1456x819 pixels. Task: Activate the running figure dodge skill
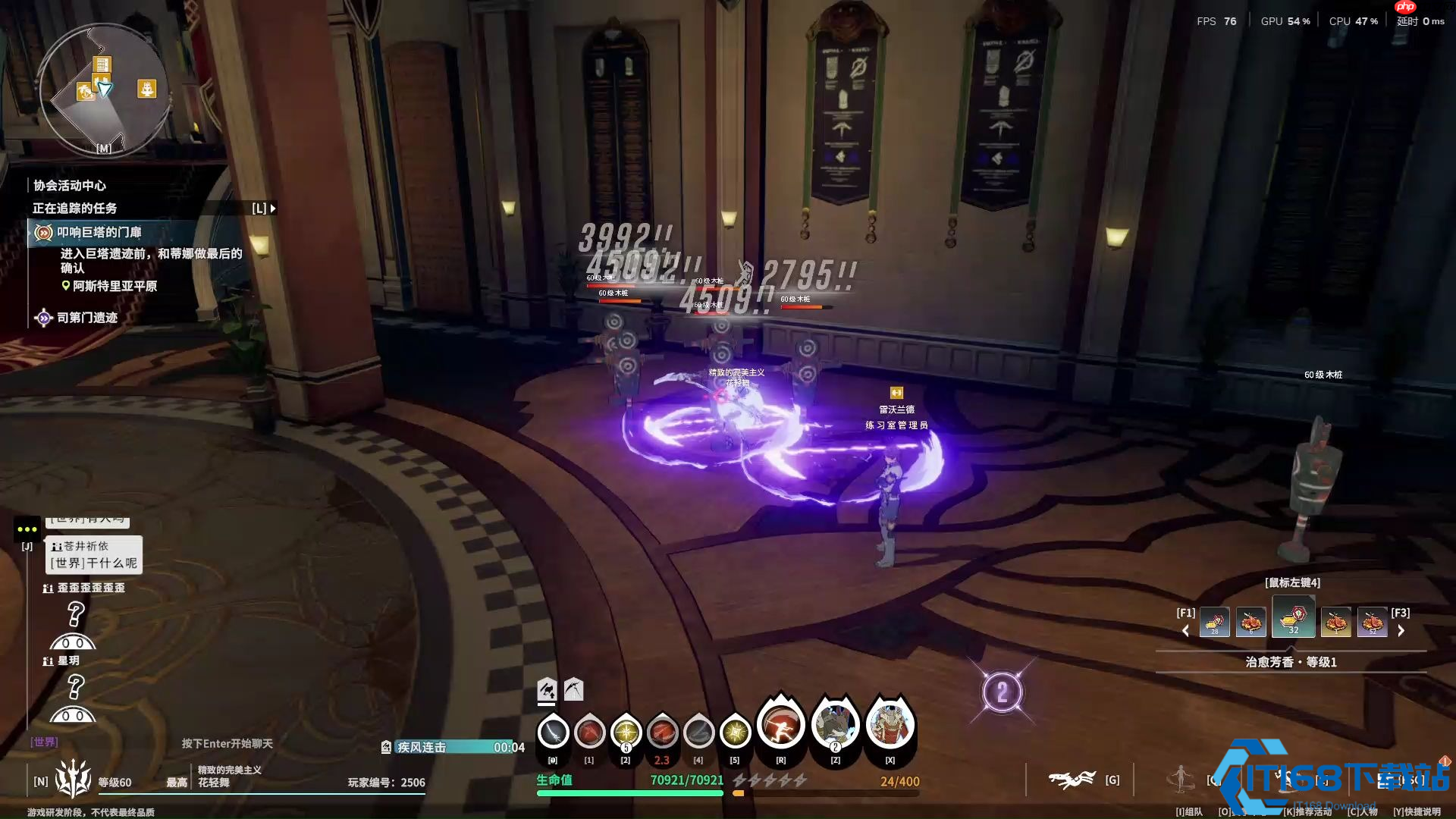(x=780, y=726)
